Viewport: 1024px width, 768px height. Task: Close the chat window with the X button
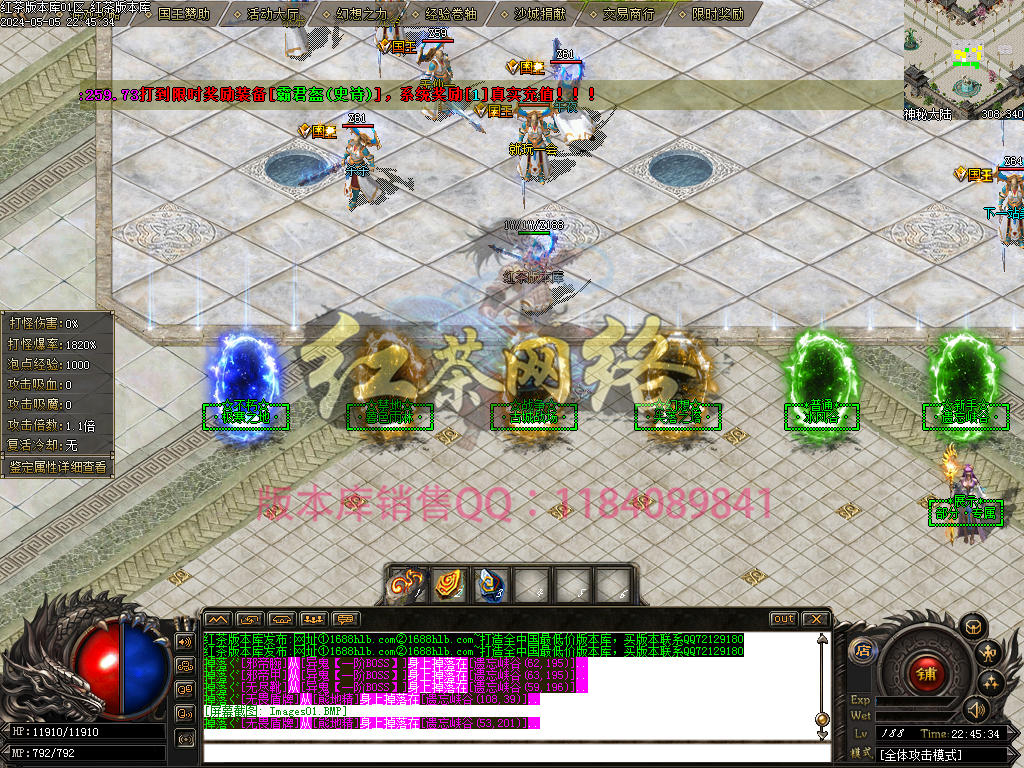point(815,619)
